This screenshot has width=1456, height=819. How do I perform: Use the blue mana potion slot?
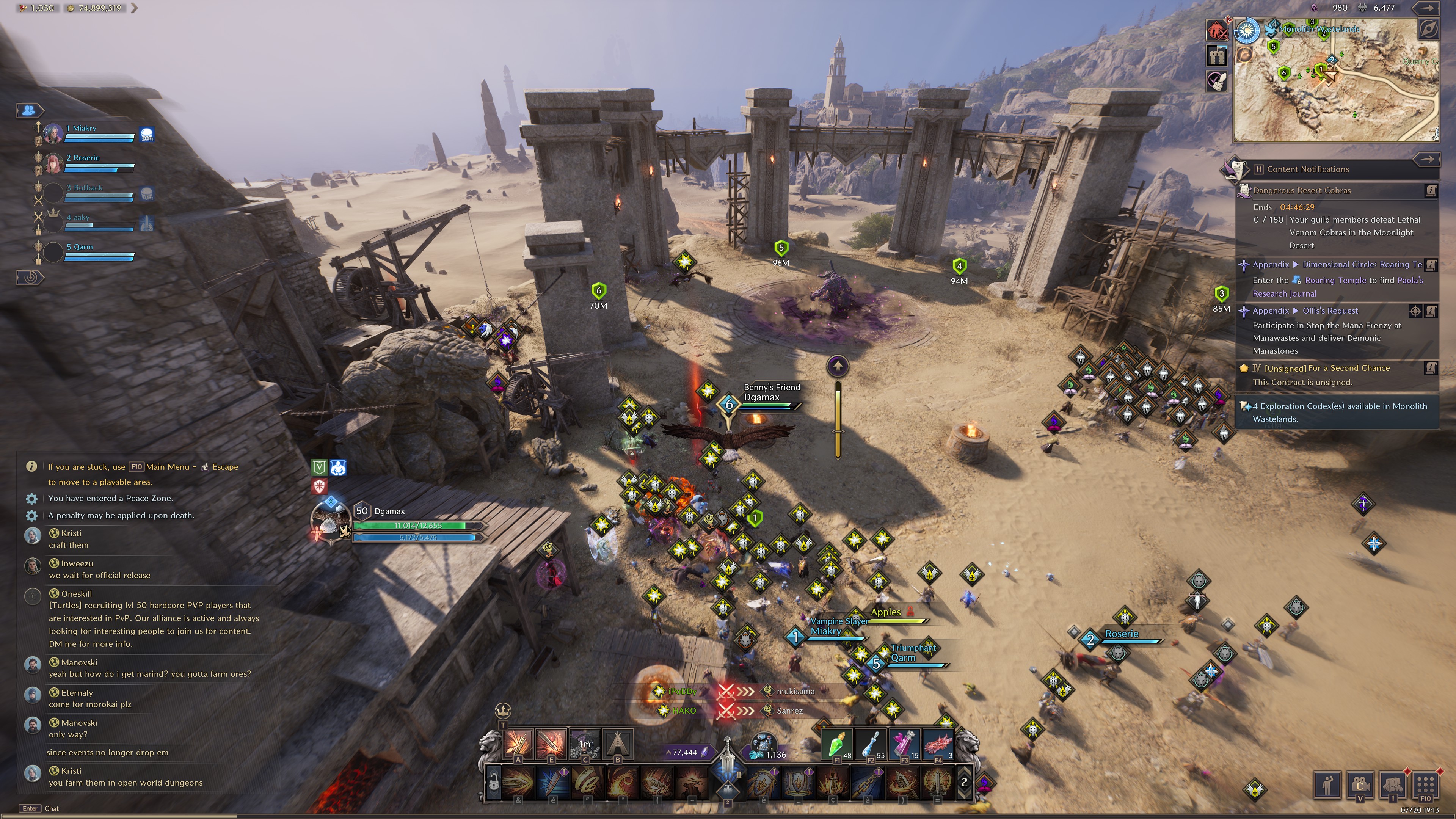click(x=871, y=744)
